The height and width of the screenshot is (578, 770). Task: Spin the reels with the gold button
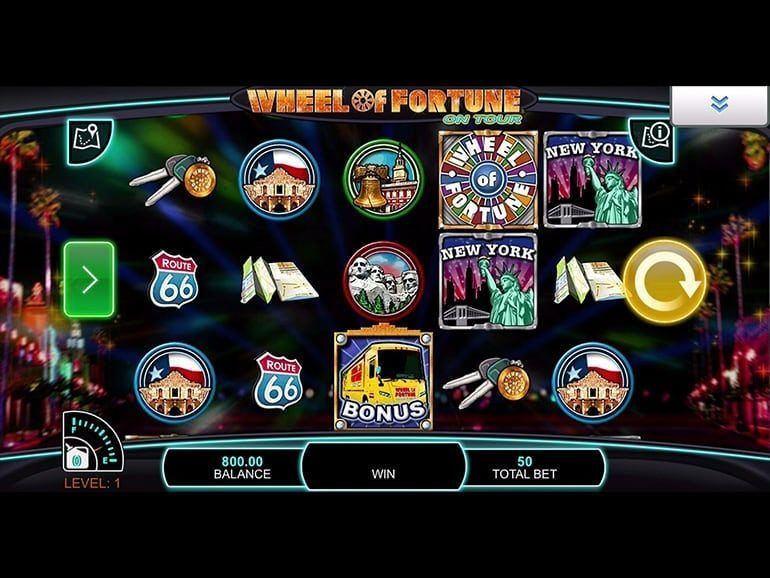pos(664,281)
